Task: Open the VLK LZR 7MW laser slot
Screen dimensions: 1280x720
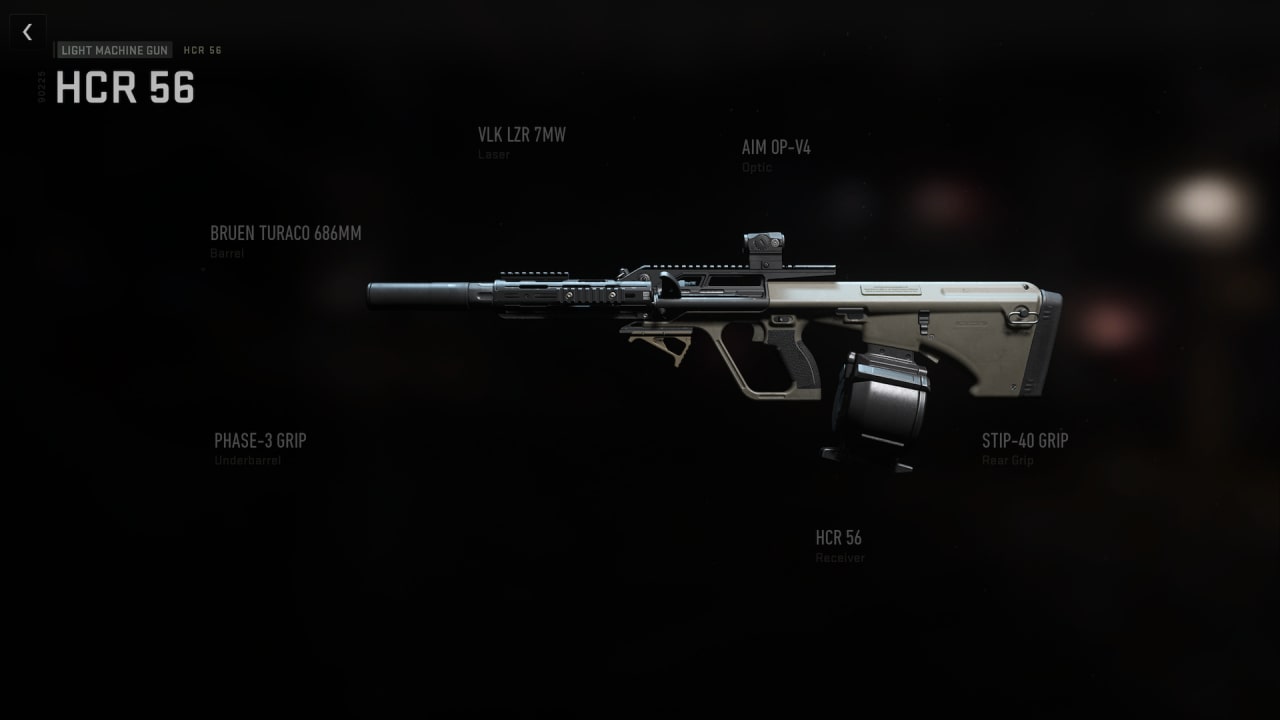Action: tap(520, 134)
